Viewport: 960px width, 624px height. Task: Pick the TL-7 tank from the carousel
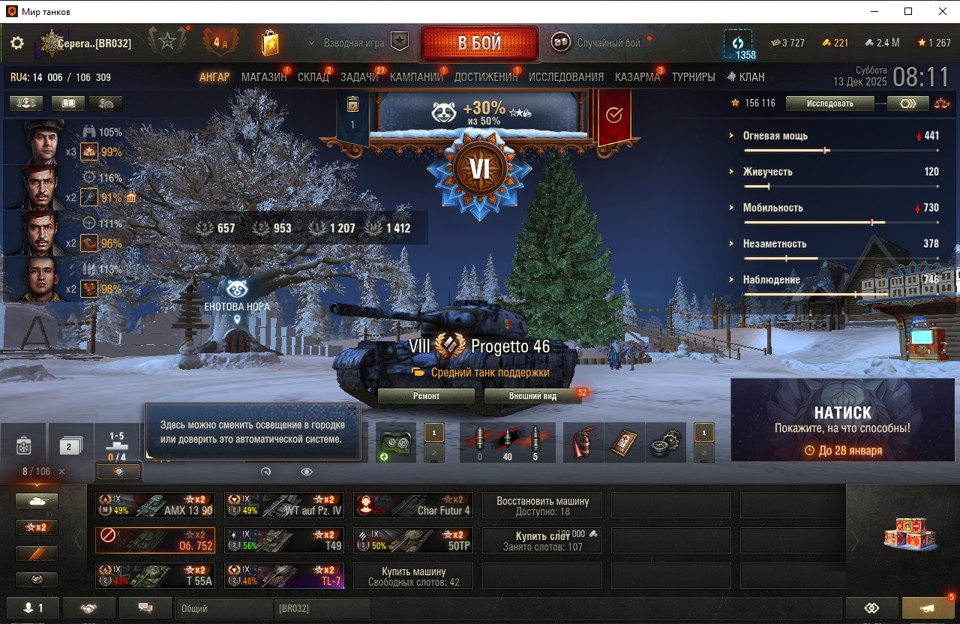point(284,576)
